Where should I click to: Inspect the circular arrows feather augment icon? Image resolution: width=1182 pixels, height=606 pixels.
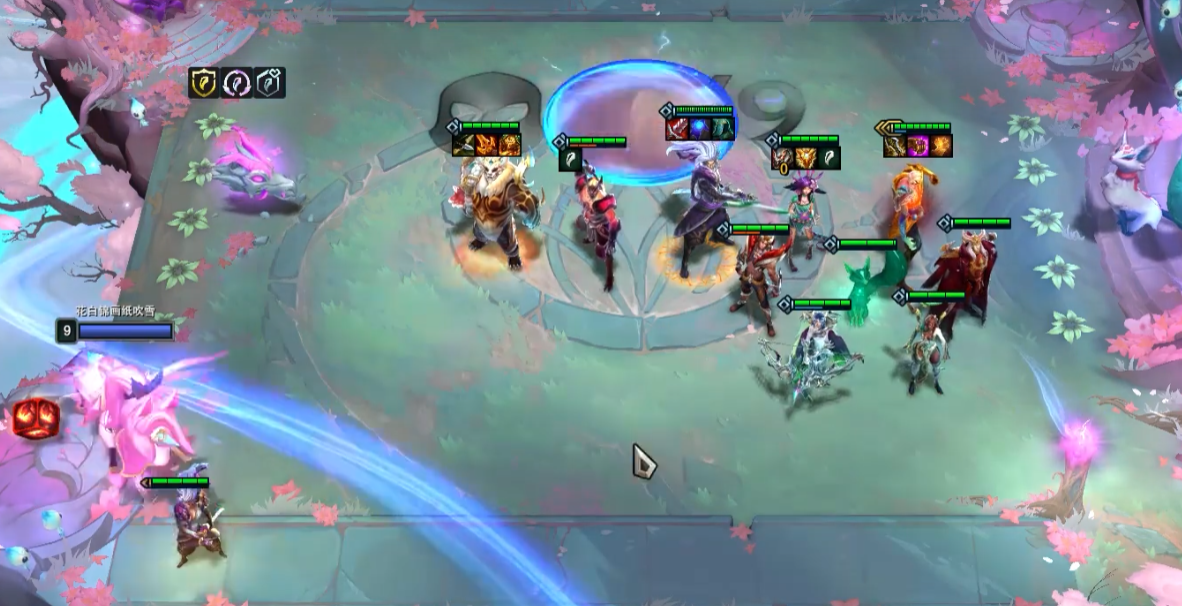point(237,83)
